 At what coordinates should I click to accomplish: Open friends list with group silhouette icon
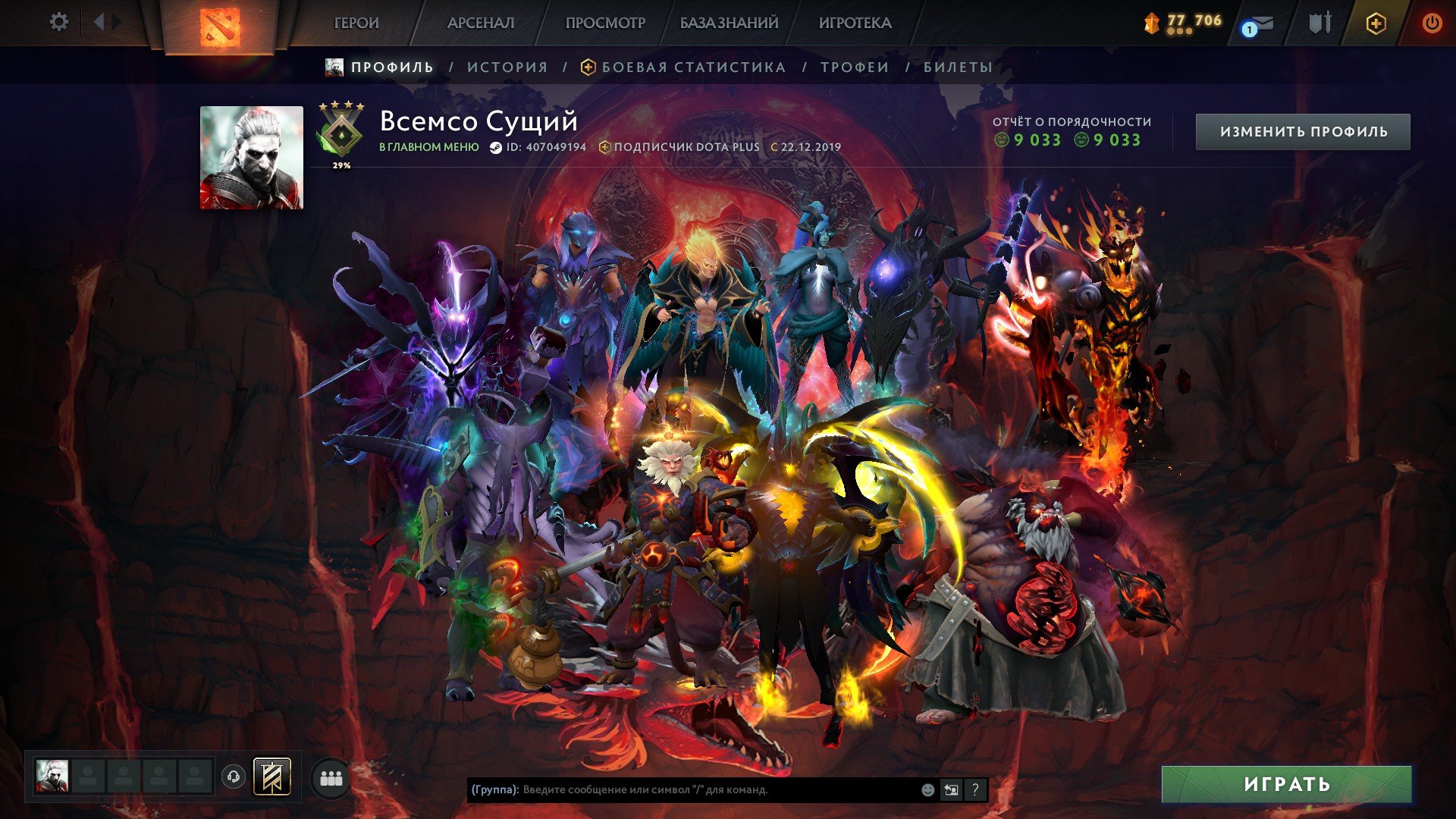pyautogui.click(x=331, y=777)
